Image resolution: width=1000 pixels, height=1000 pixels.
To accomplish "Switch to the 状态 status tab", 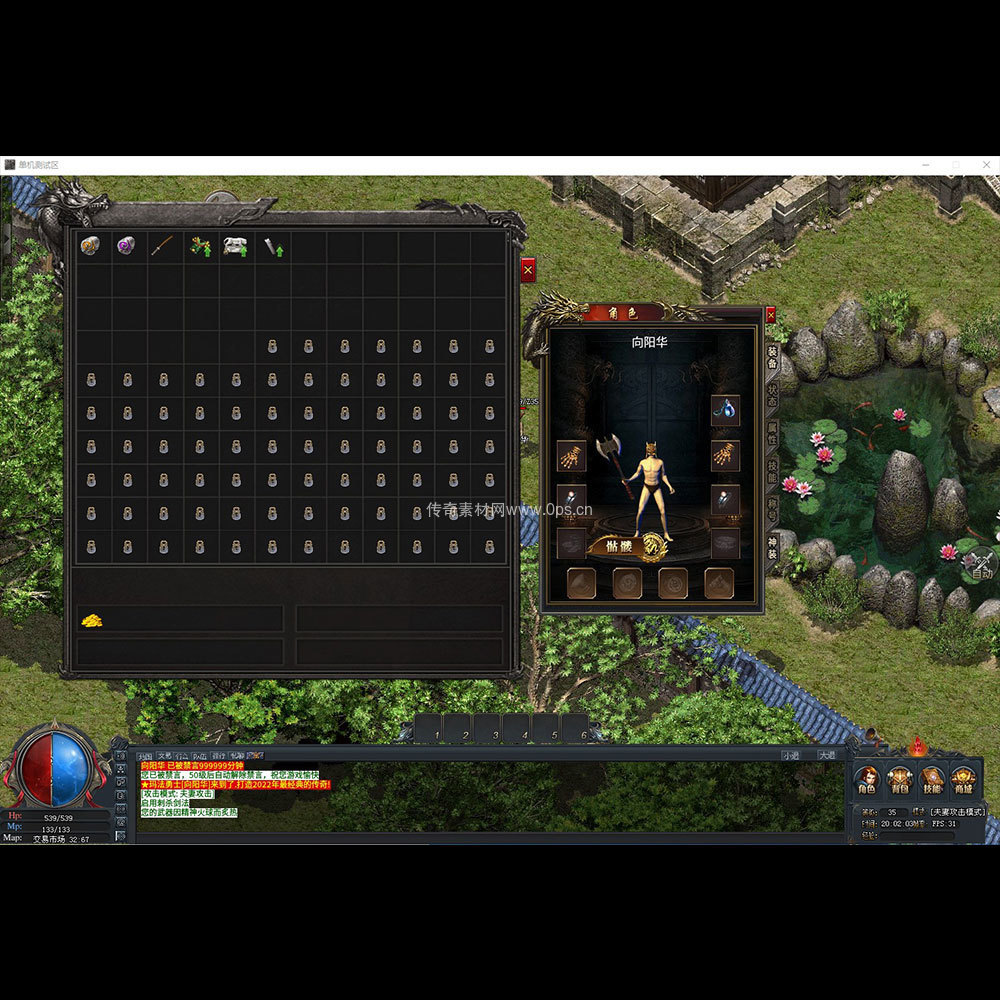I will click(772, 396).
